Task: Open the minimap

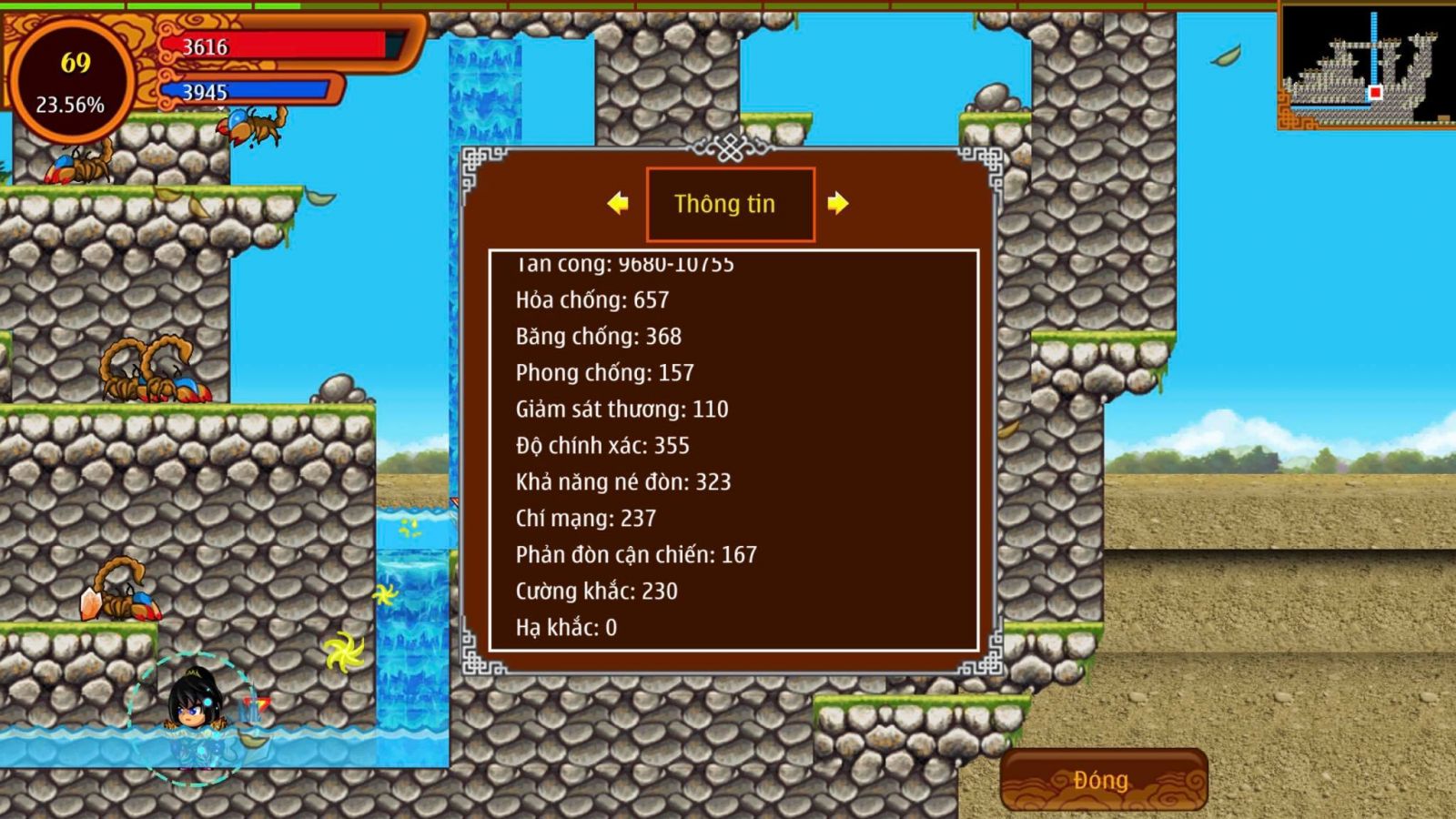Action: [1365, 66]
